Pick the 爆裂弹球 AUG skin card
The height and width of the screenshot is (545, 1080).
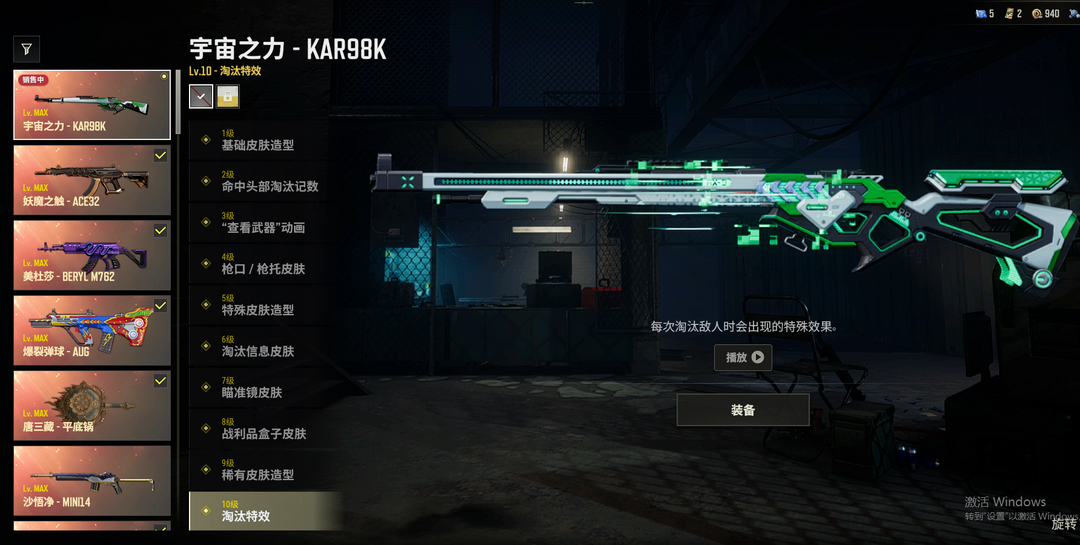(x=92, y=329)
